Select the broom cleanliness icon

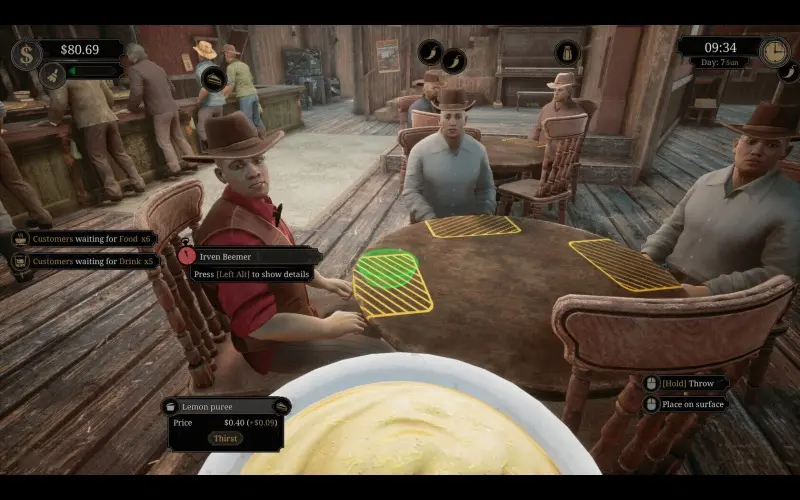(x=53, y=72)
